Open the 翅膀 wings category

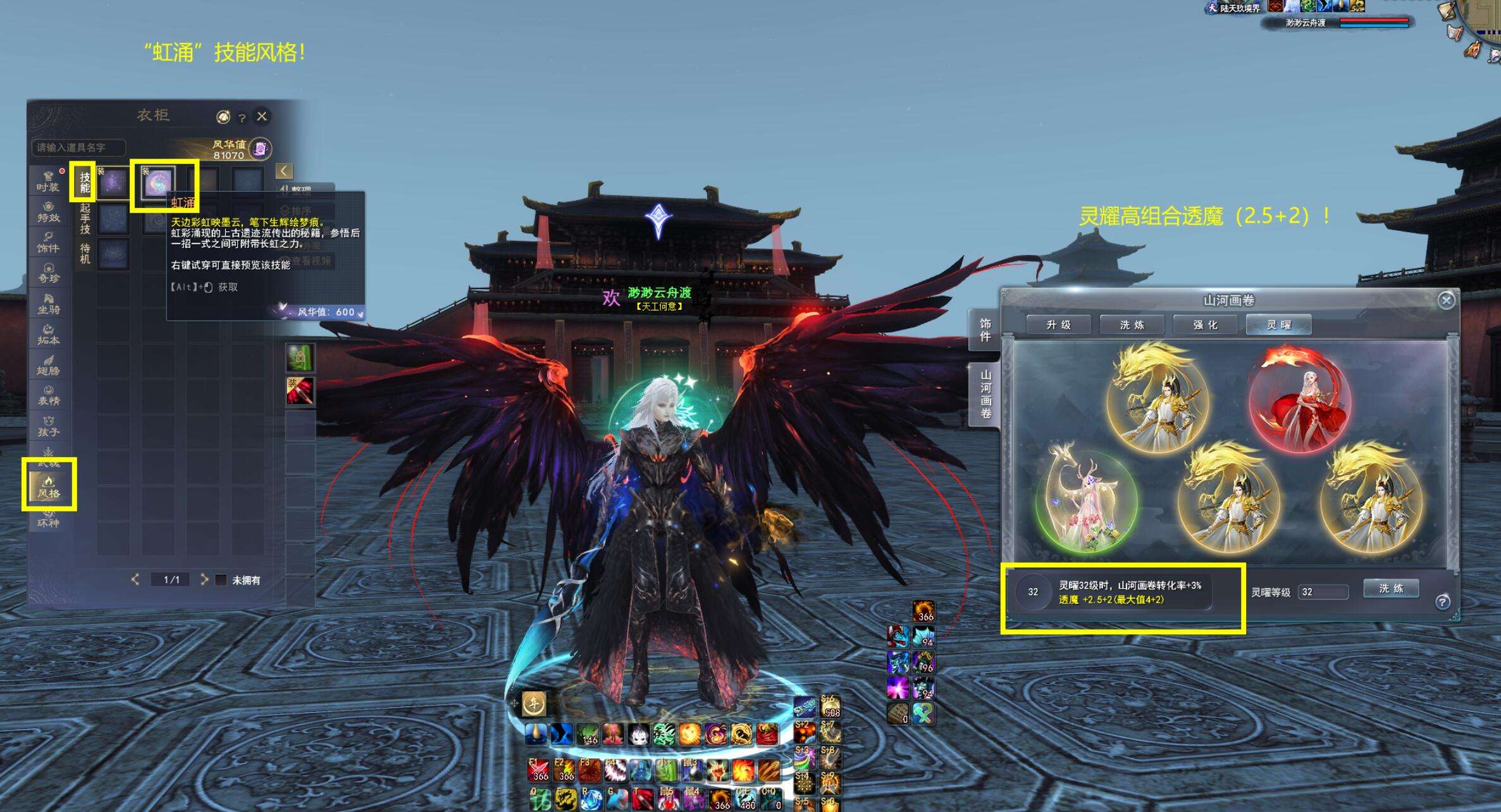point(48,365)
